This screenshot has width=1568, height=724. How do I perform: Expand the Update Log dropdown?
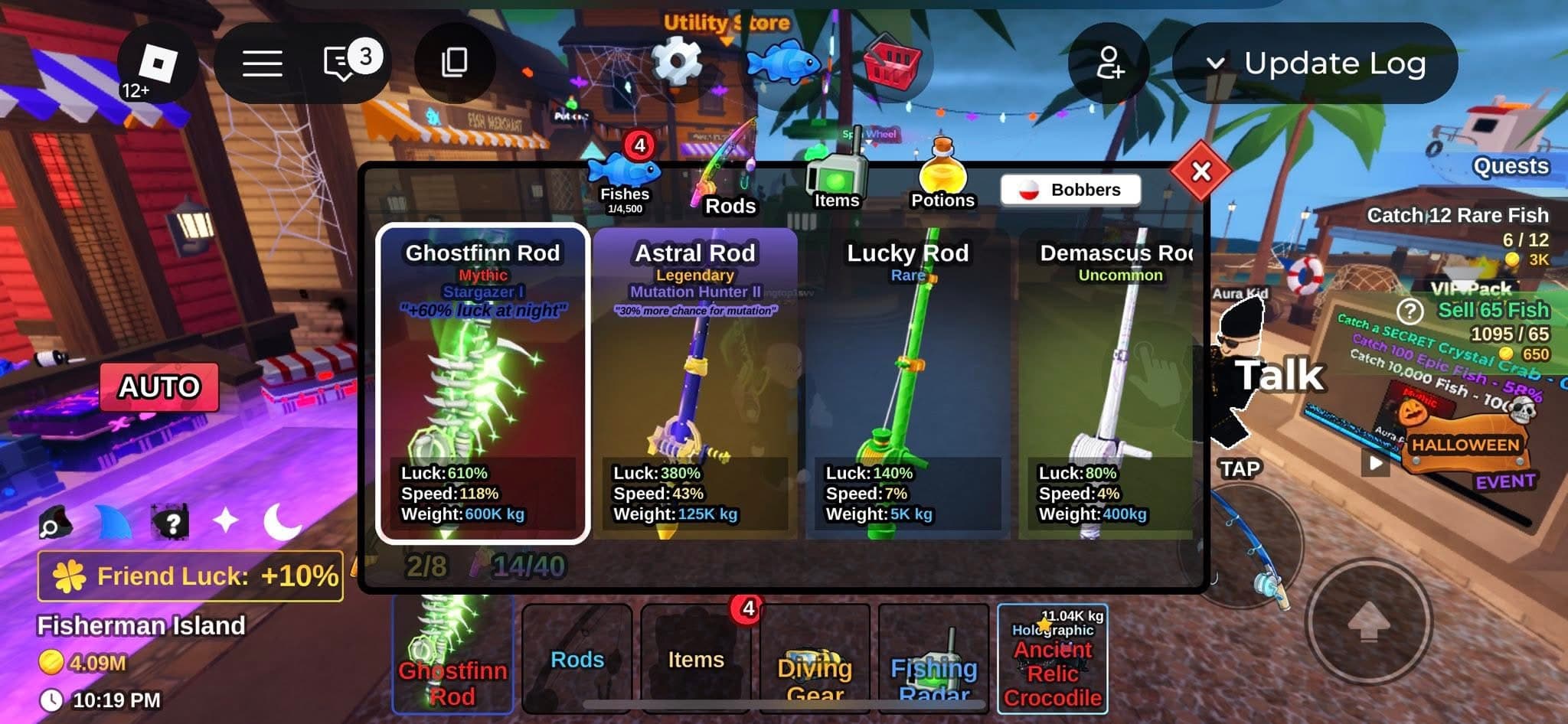1315,64
